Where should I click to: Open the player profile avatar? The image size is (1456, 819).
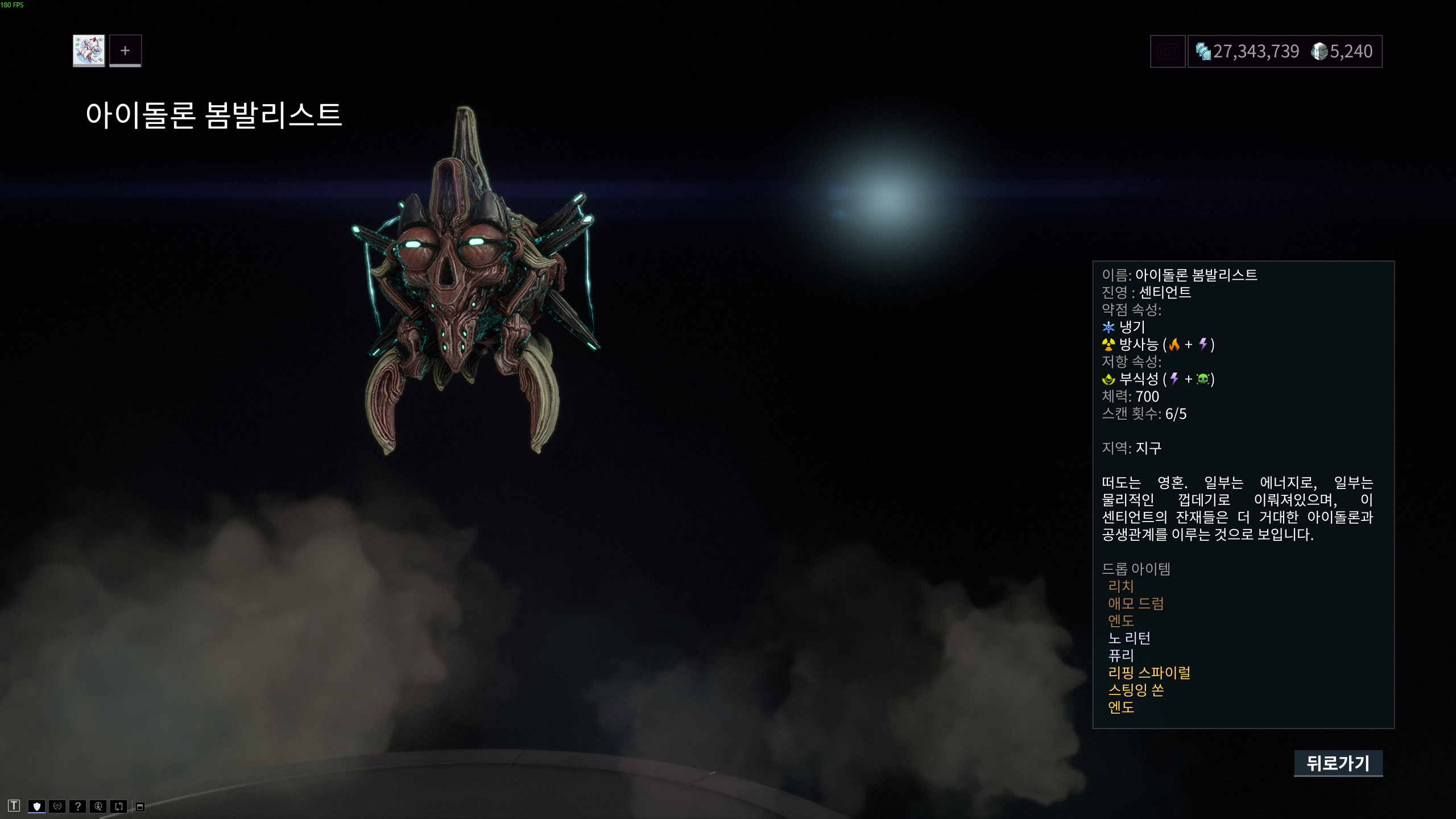coord(89,51)
